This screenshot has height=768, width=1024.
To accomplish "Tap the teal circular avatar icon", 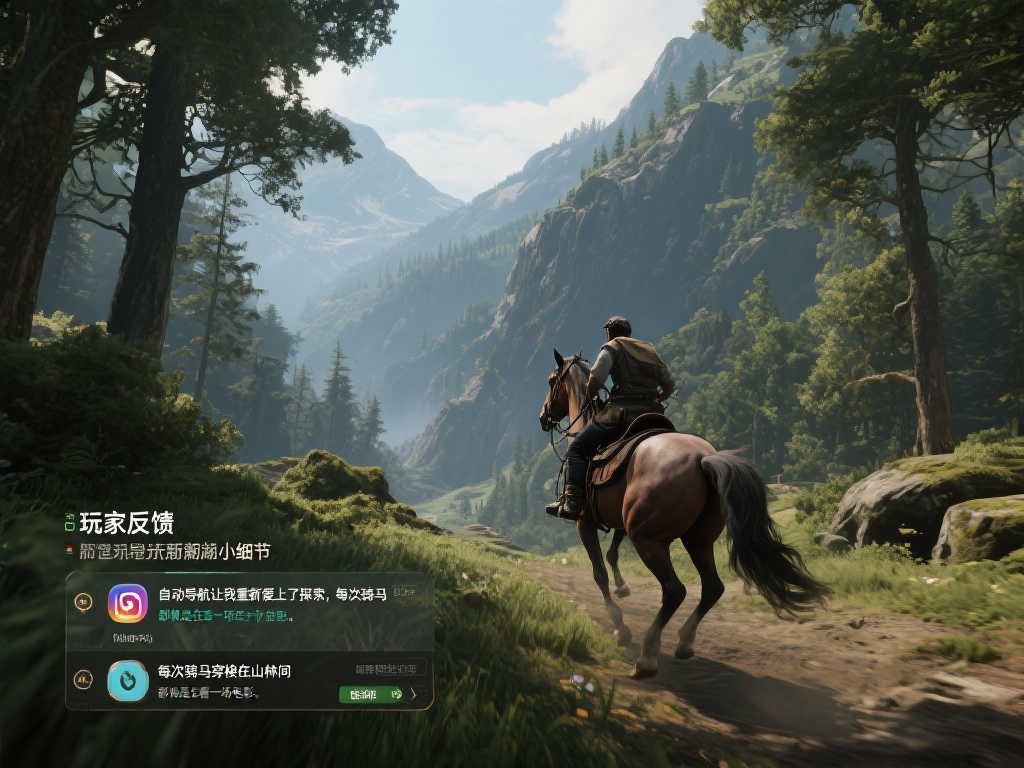I will coord(127,680).
